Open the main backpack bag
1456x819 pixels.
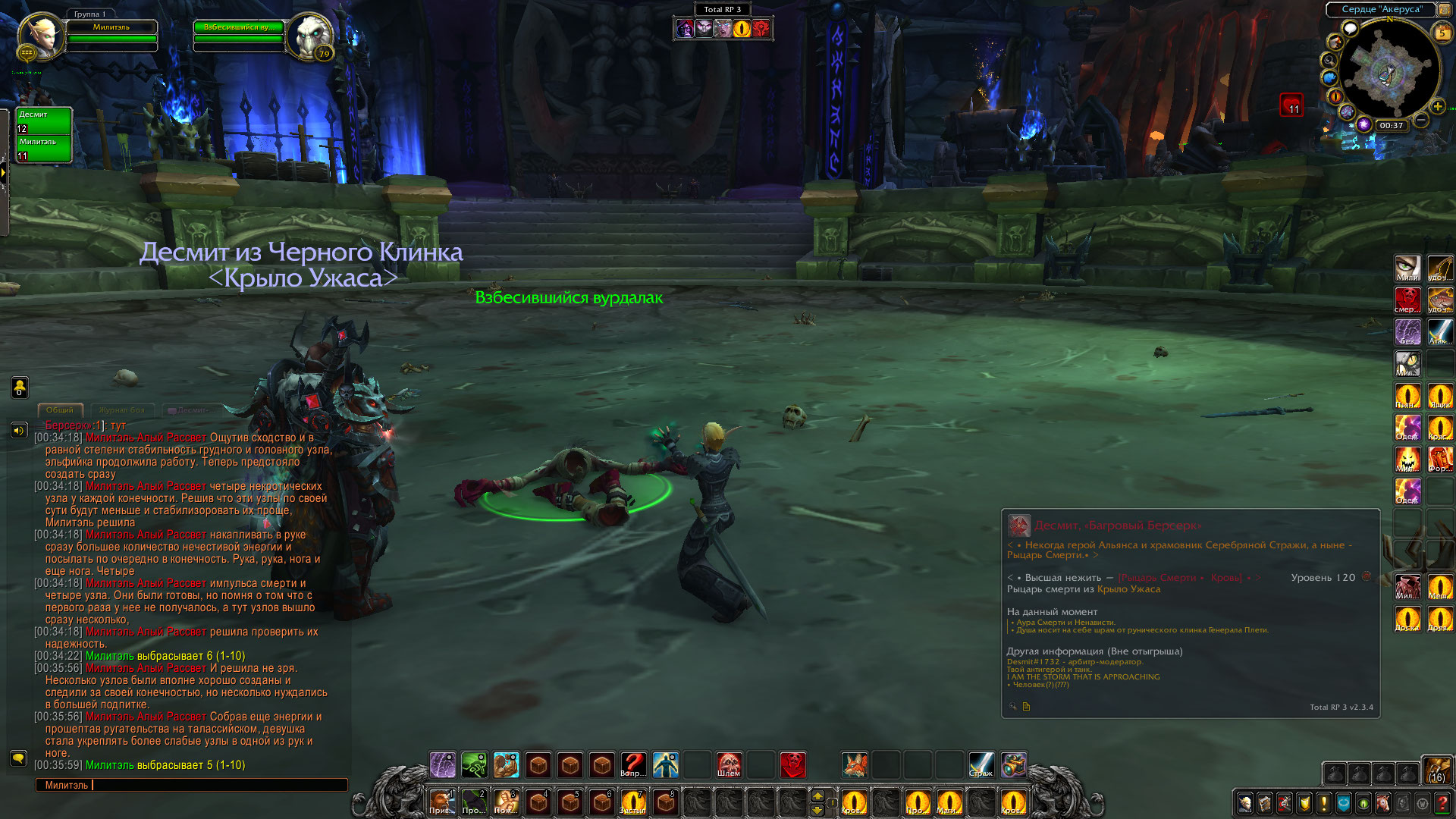click(x=1437, y=769)
